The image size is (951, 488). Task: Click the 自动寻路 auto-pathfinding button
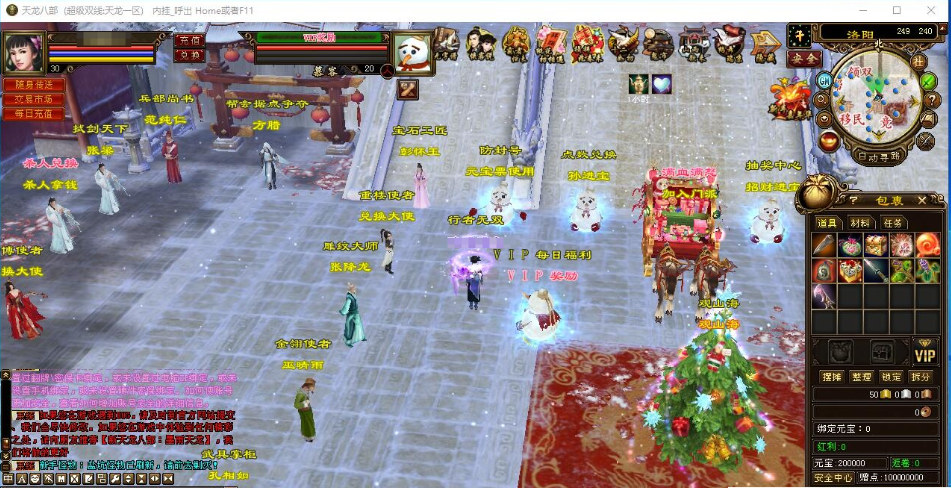point(878,156)
